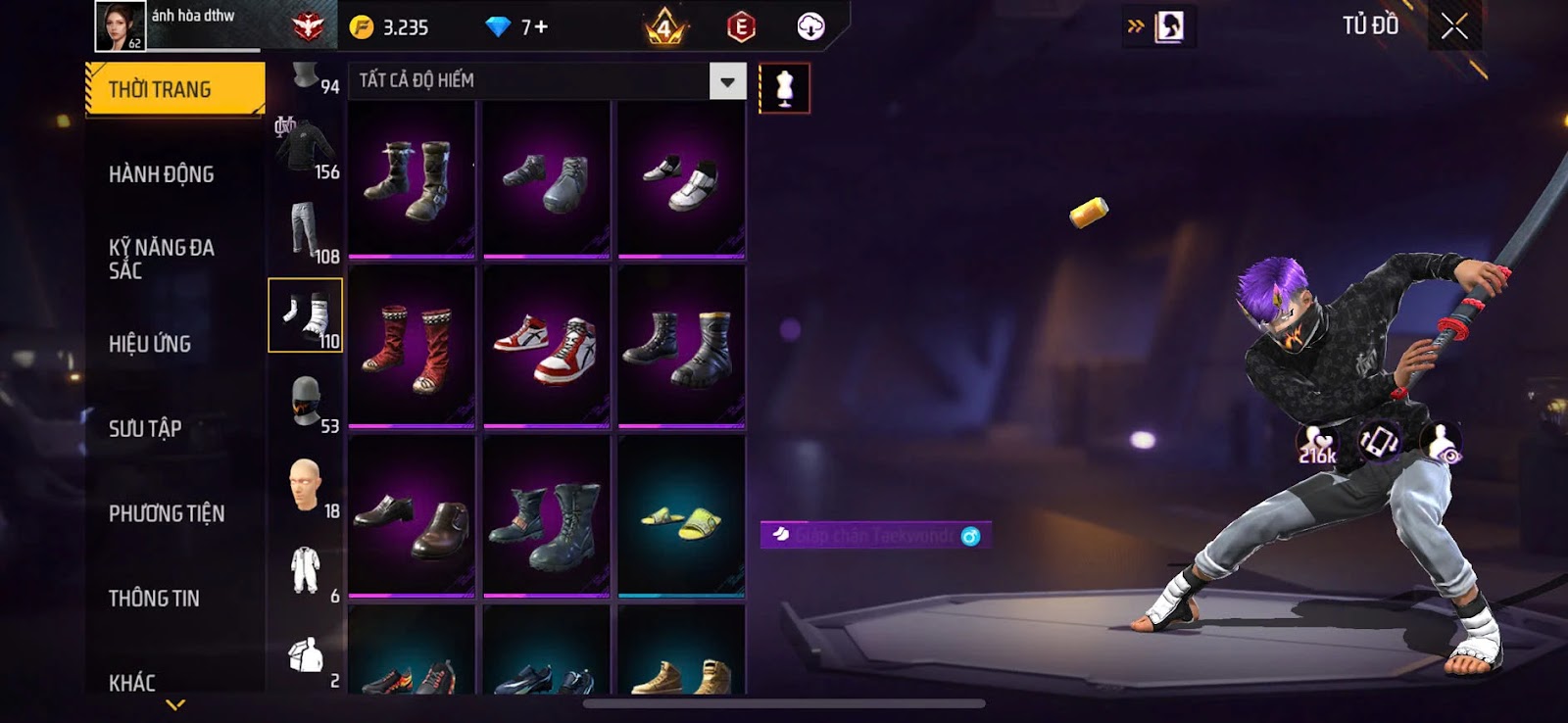Select the jacket category with 156 items
This screenshot has height=723, width=1568.
coord(306,149)
